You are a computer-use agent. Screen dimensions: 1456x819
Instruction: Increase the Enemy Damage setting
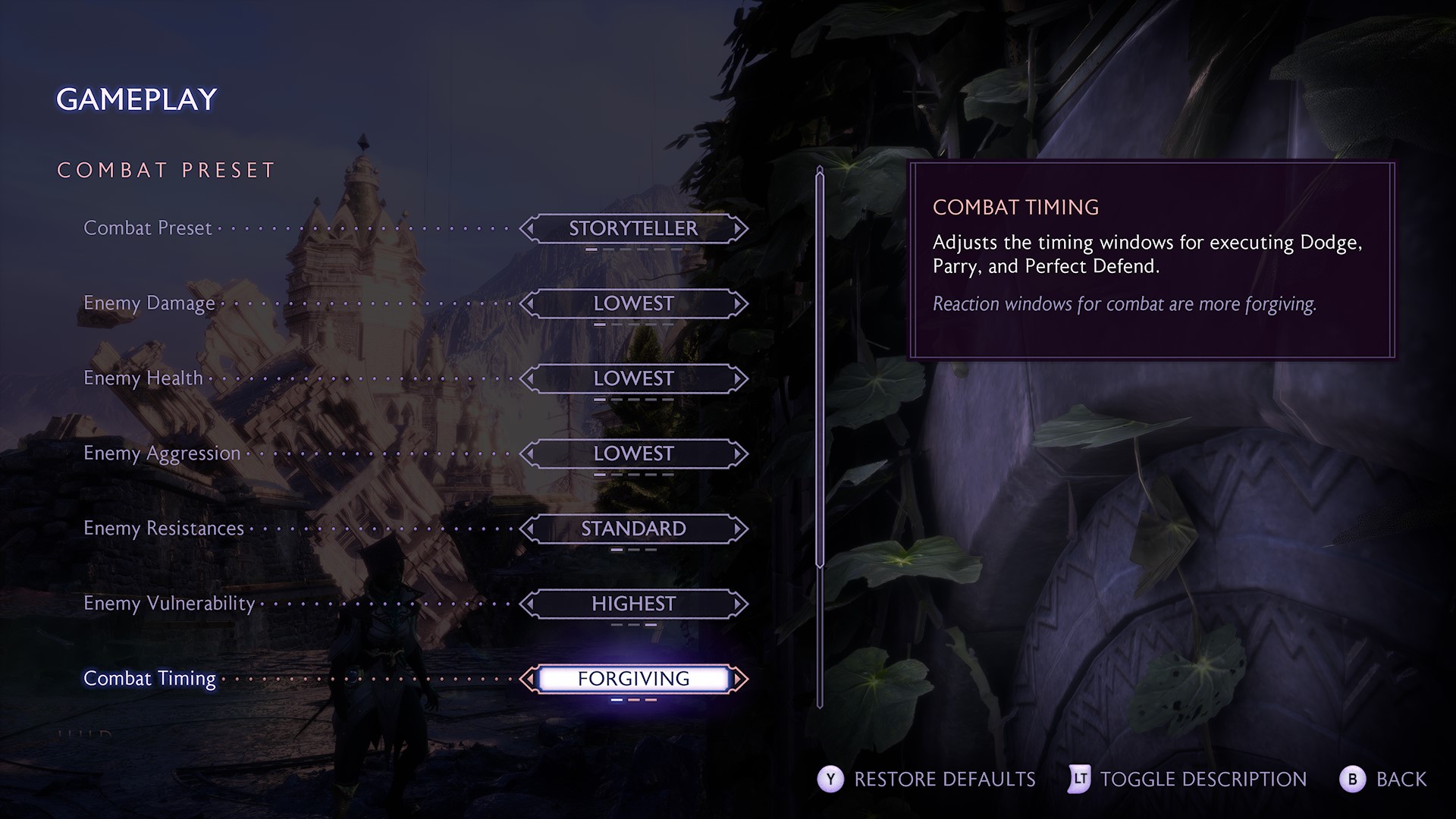point(738,303)
